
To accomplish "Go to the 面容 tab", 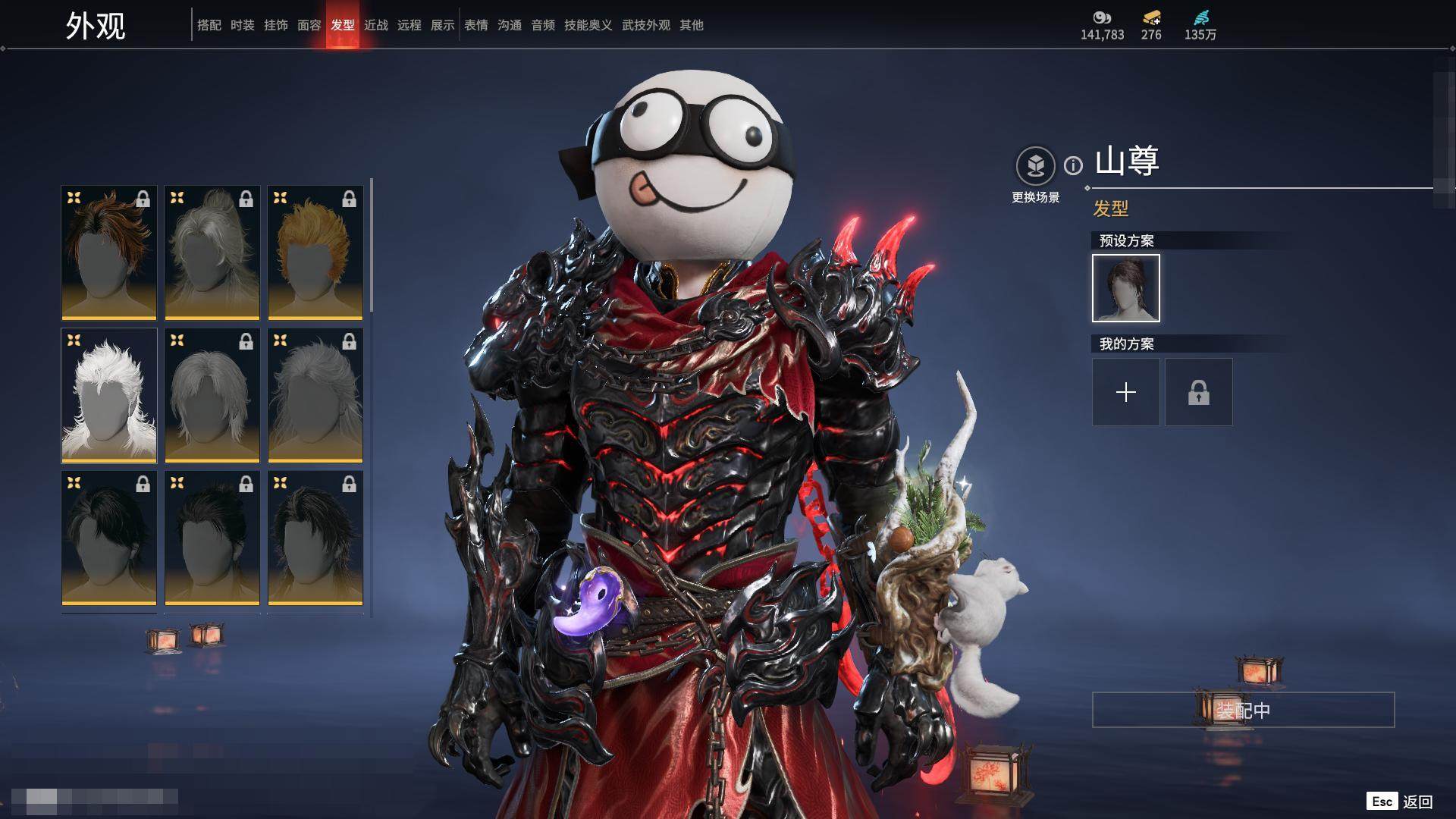I will pos(309,25).
